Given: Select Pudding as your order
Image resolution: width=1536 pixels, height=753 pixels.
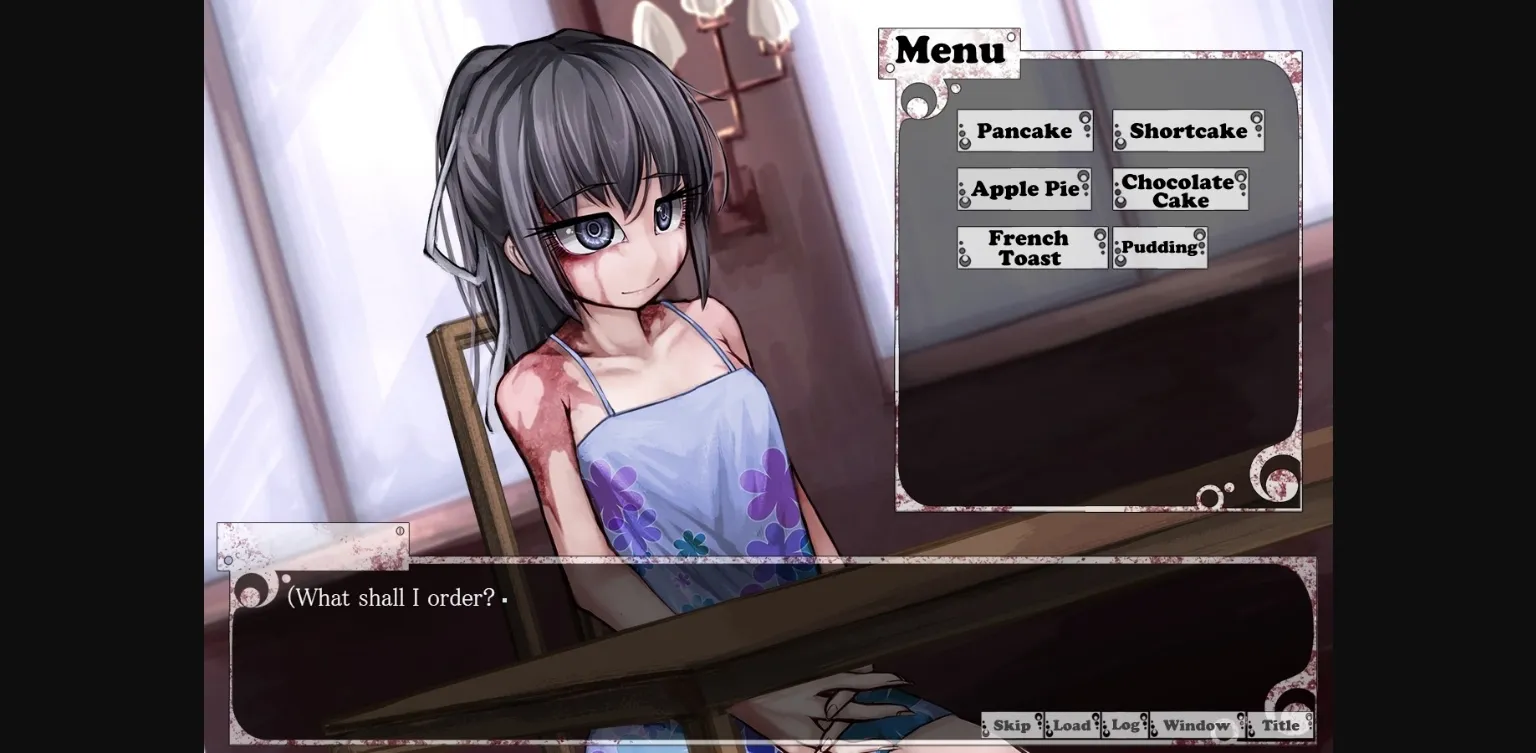Looking at the screenshot, I should click(x=1159, y=247).
